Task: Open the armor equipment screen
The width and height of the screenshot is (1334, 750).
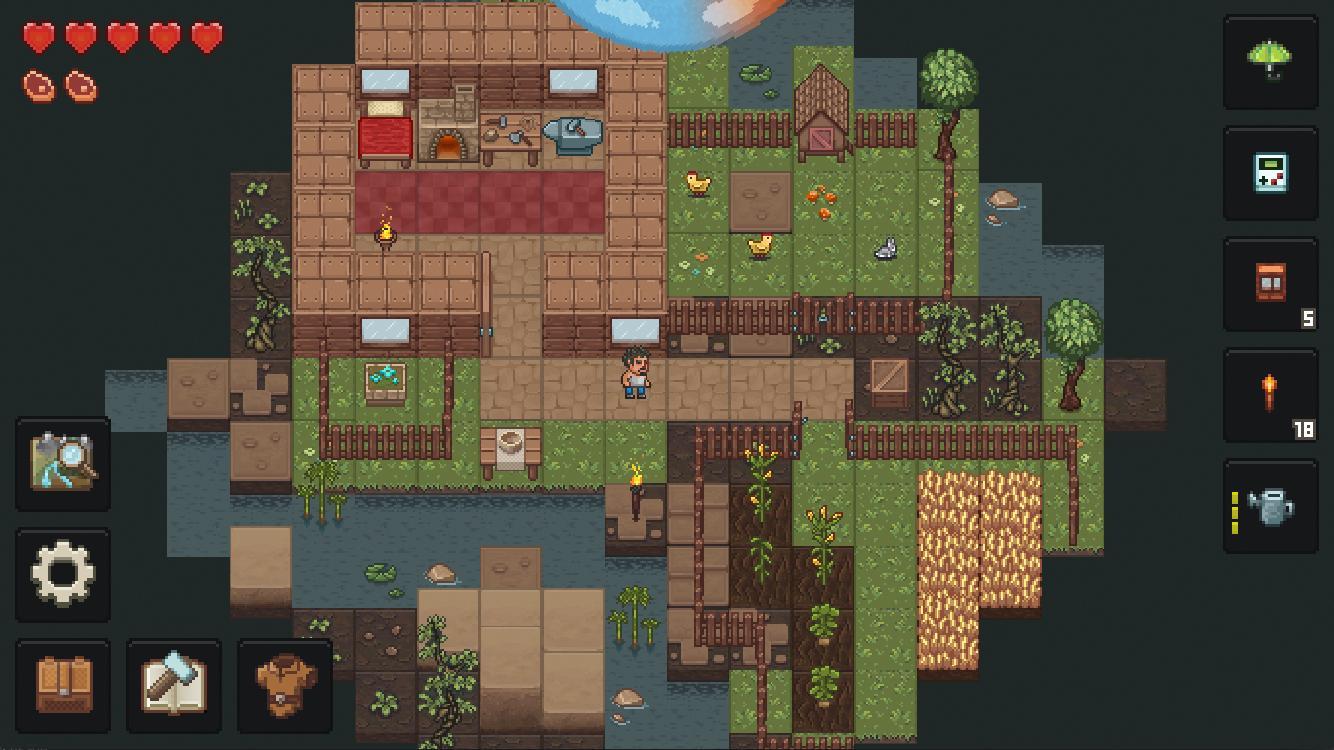Action: 285,688
